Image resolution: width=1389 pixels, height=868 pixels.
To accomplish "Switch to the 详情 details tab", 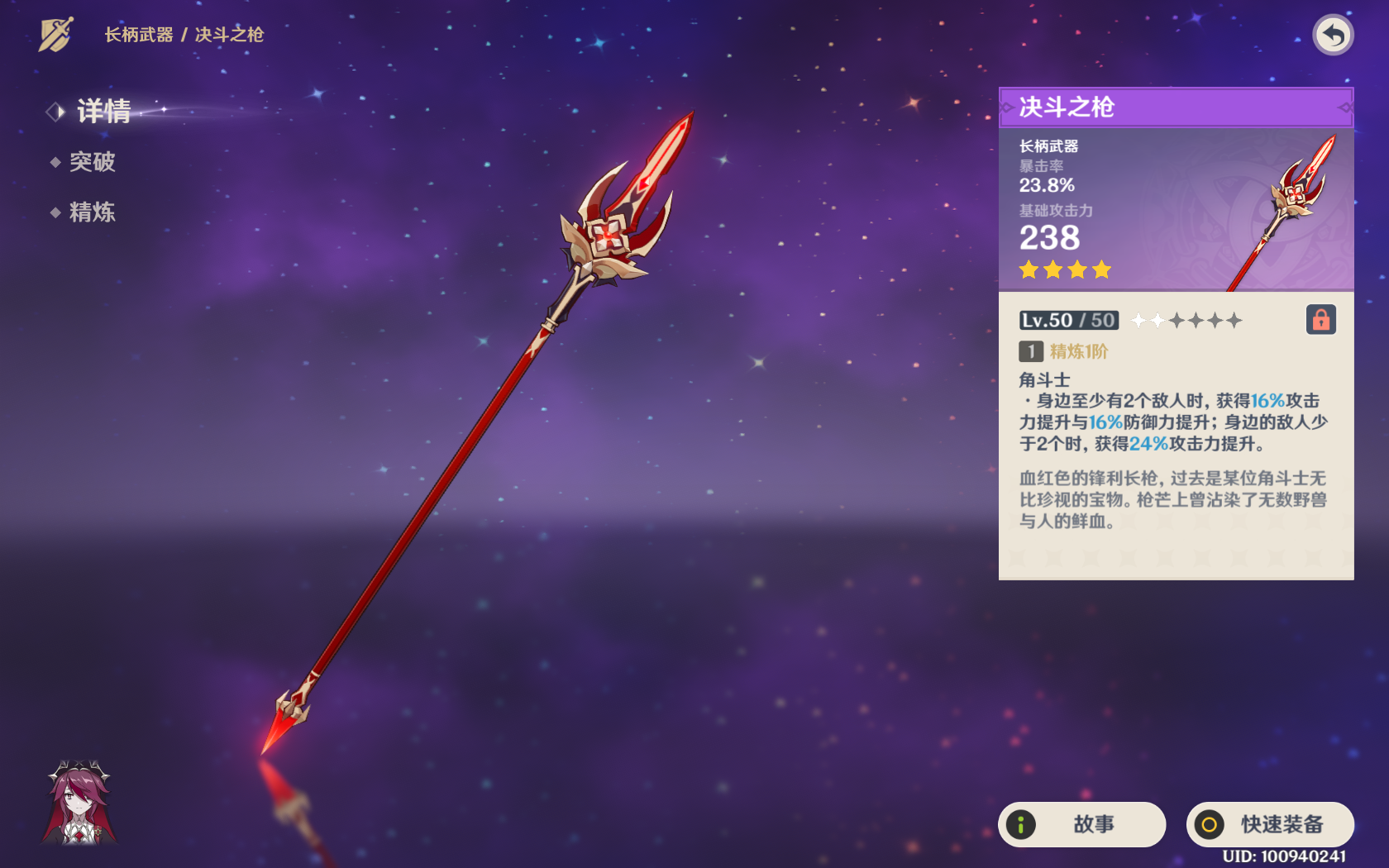I will click(103, 111).
